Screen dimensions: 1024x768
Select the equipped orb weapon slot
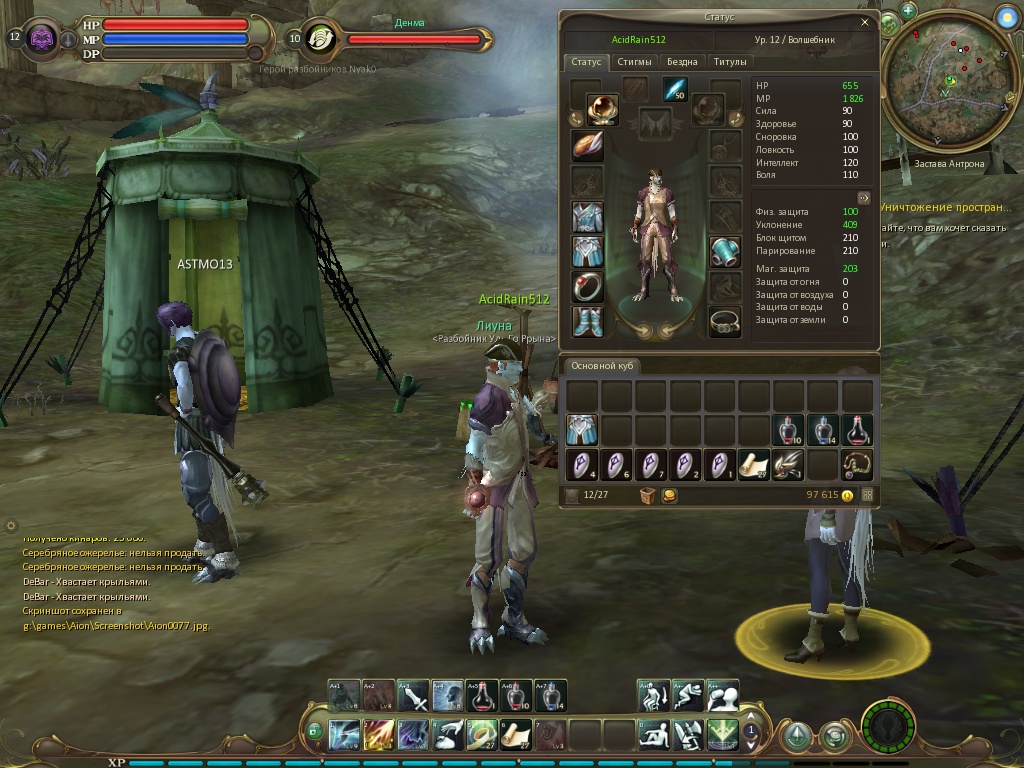click(602, 108)
